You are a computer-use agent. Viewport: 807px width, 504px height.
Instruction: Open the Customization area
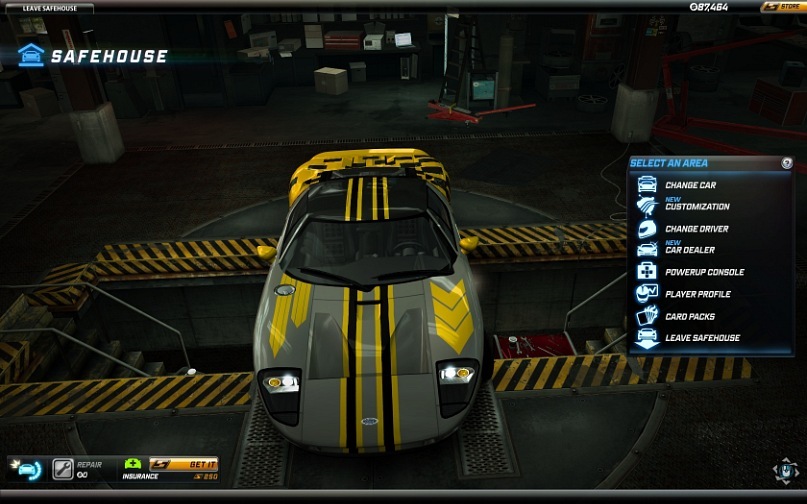click(x=696, y=206)
